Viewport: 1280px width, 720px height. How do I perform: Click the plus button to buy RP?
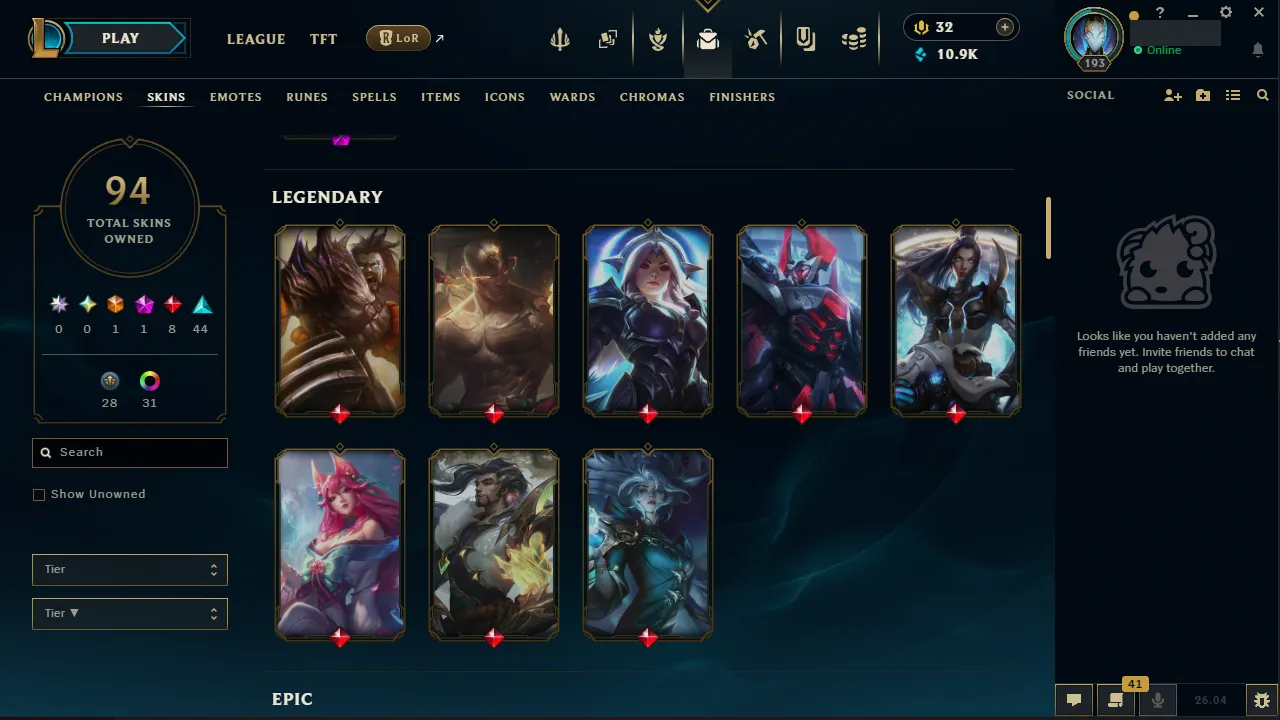point(1004,27)
